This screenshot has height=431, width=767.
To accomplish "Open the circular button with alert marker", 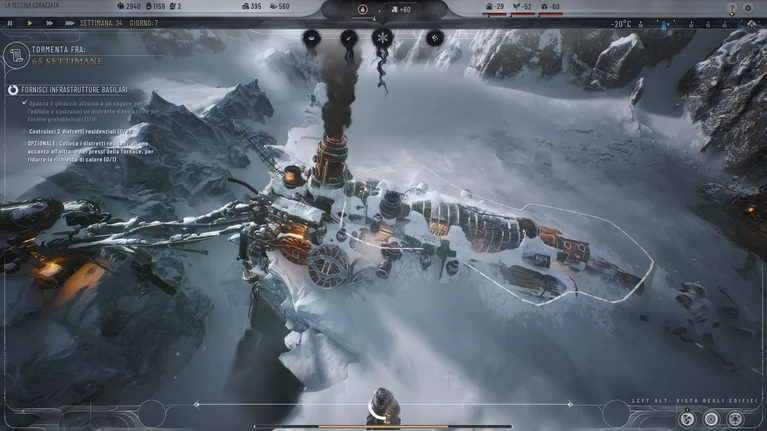I will [687, 418].
